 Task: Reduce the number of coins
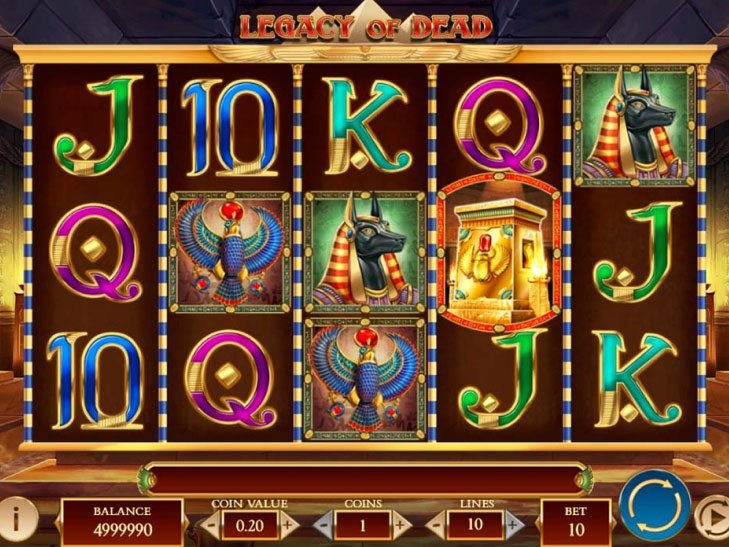click(322, 523)
